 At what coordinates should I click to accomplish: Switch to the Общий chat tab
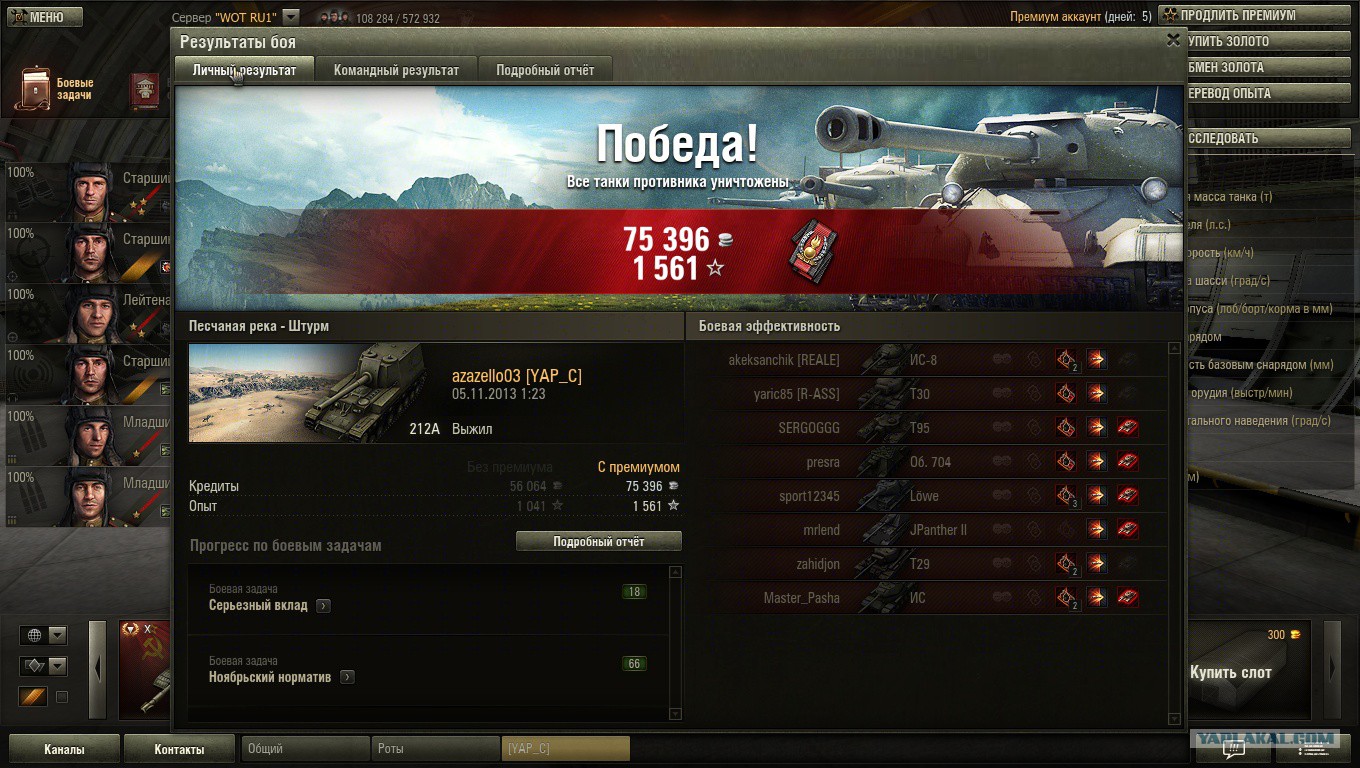(304, 749)
